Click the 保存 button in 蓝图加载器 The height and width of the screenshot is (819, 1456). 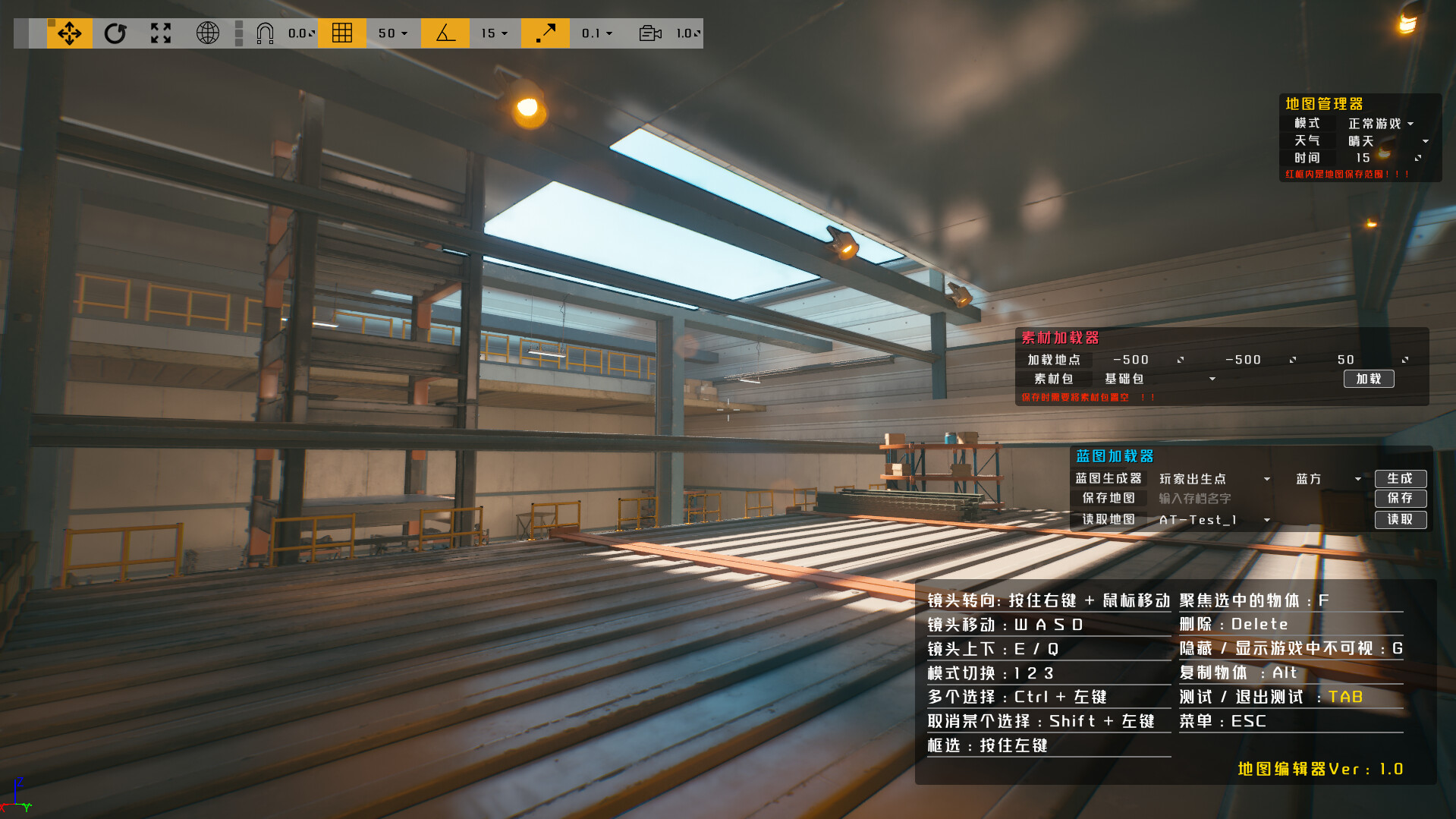pyautogui.click(x=1400, y=499)
